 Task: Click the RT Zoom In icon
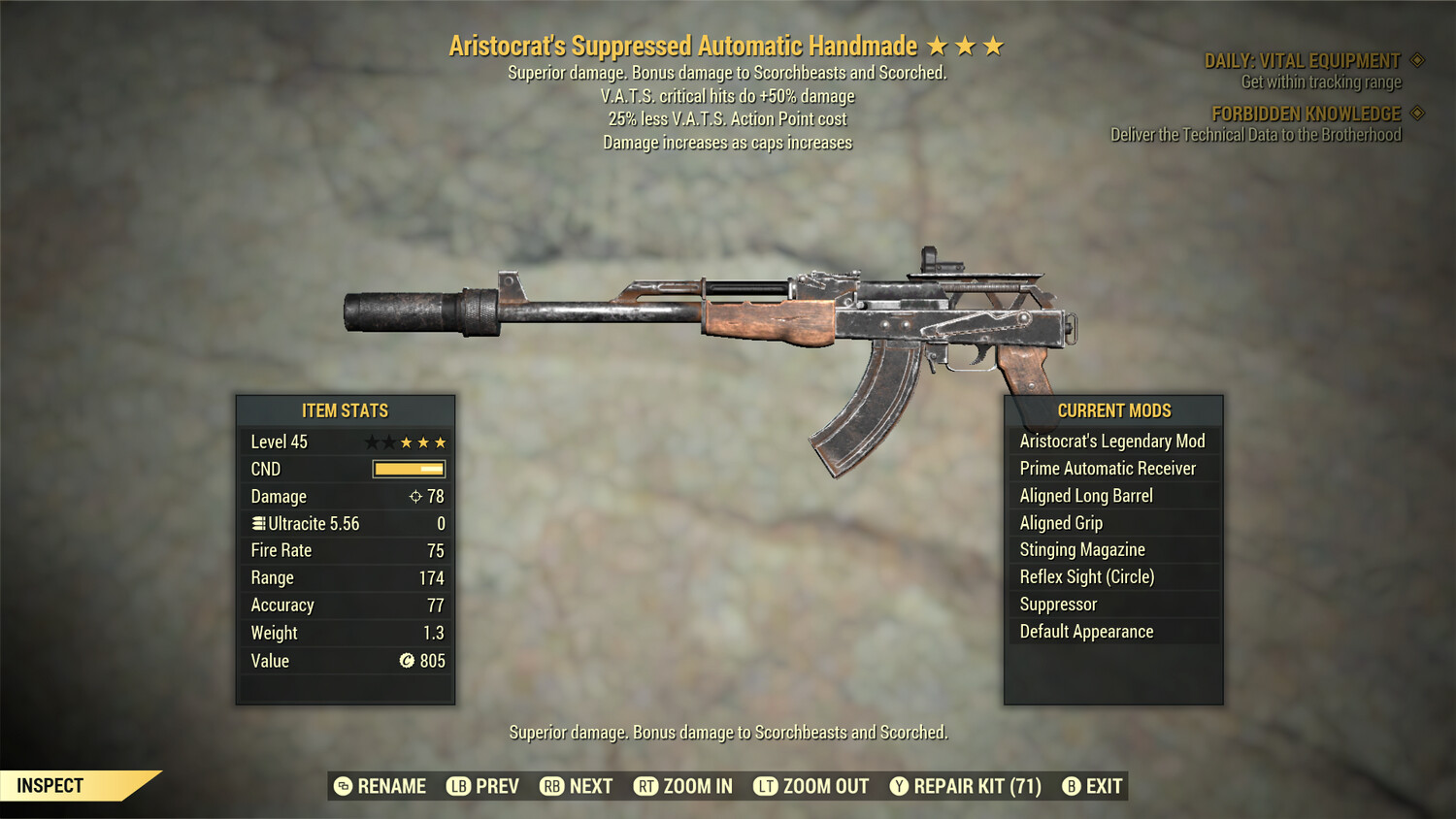(x=645, y=786)
